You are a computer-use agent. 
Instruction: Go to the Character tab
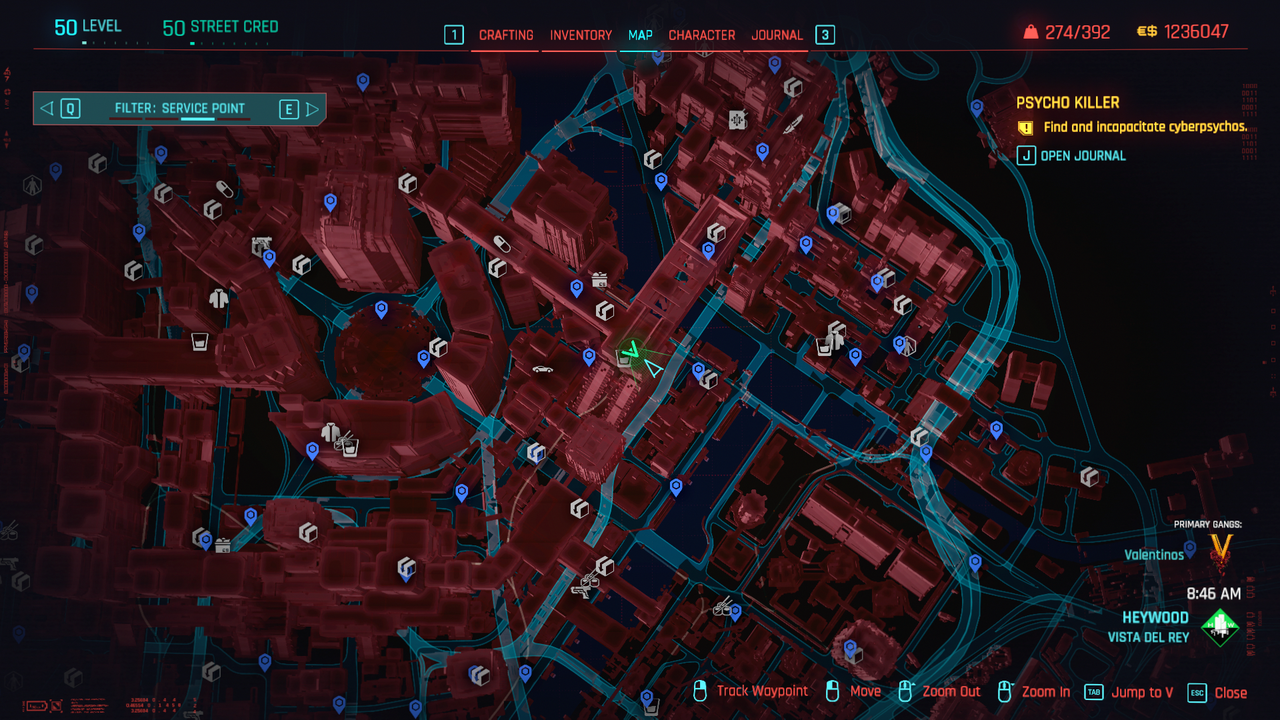pos(702,35)
